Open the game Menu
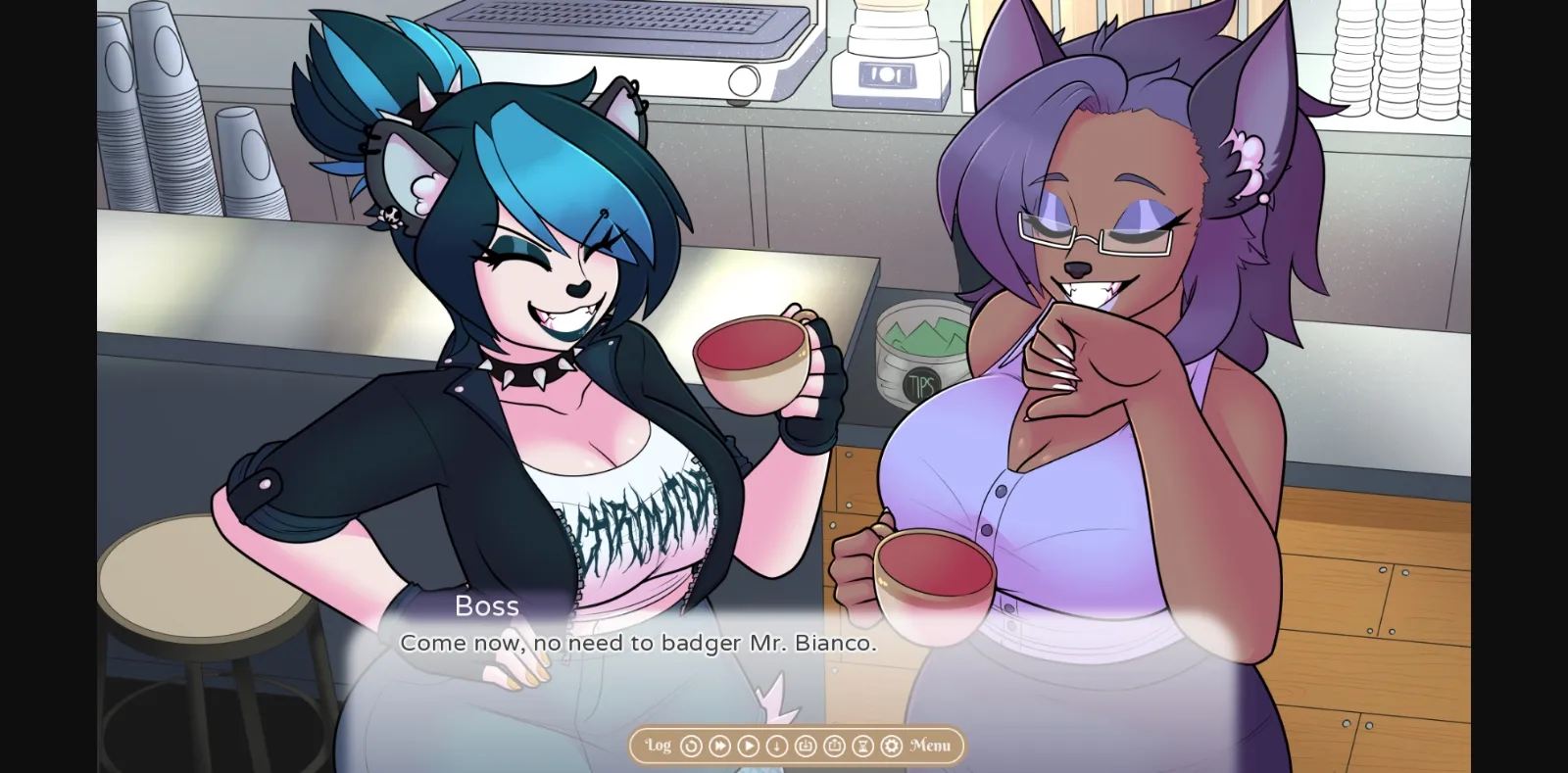This screenshot has width=1568, height=773. point(929,746)
